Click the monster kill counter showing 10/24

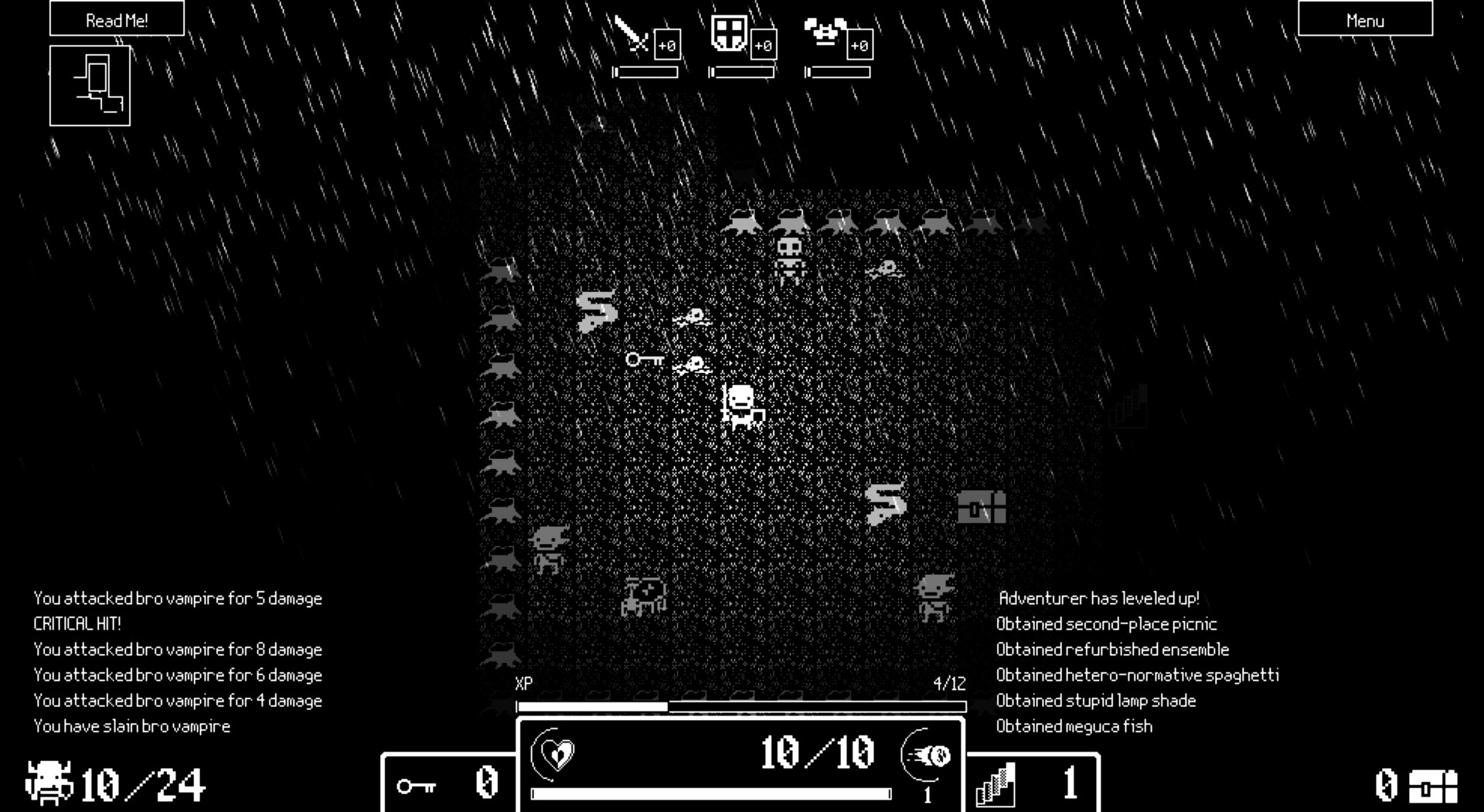(116, 783)
